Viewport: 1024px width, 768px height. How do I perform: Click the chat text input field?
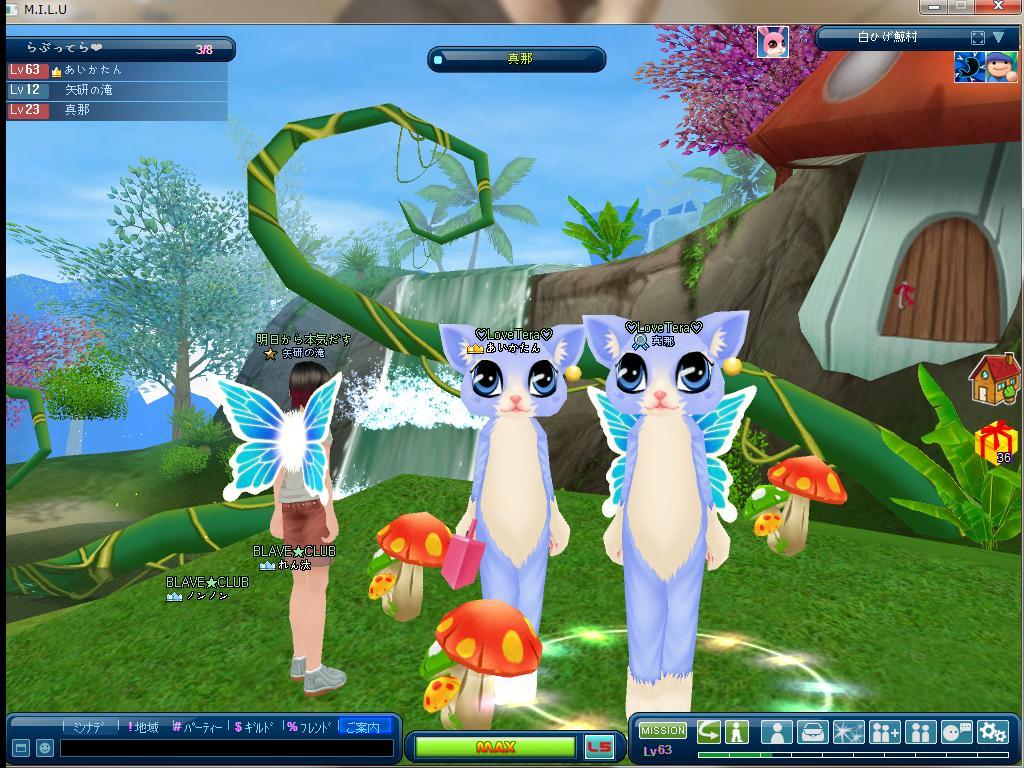tap(226, 748)
